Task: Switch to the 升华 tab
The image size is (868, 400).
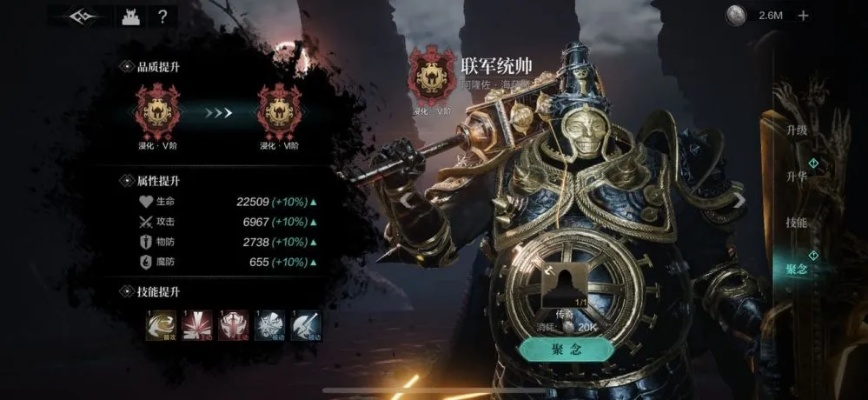Action: [796, 175]
